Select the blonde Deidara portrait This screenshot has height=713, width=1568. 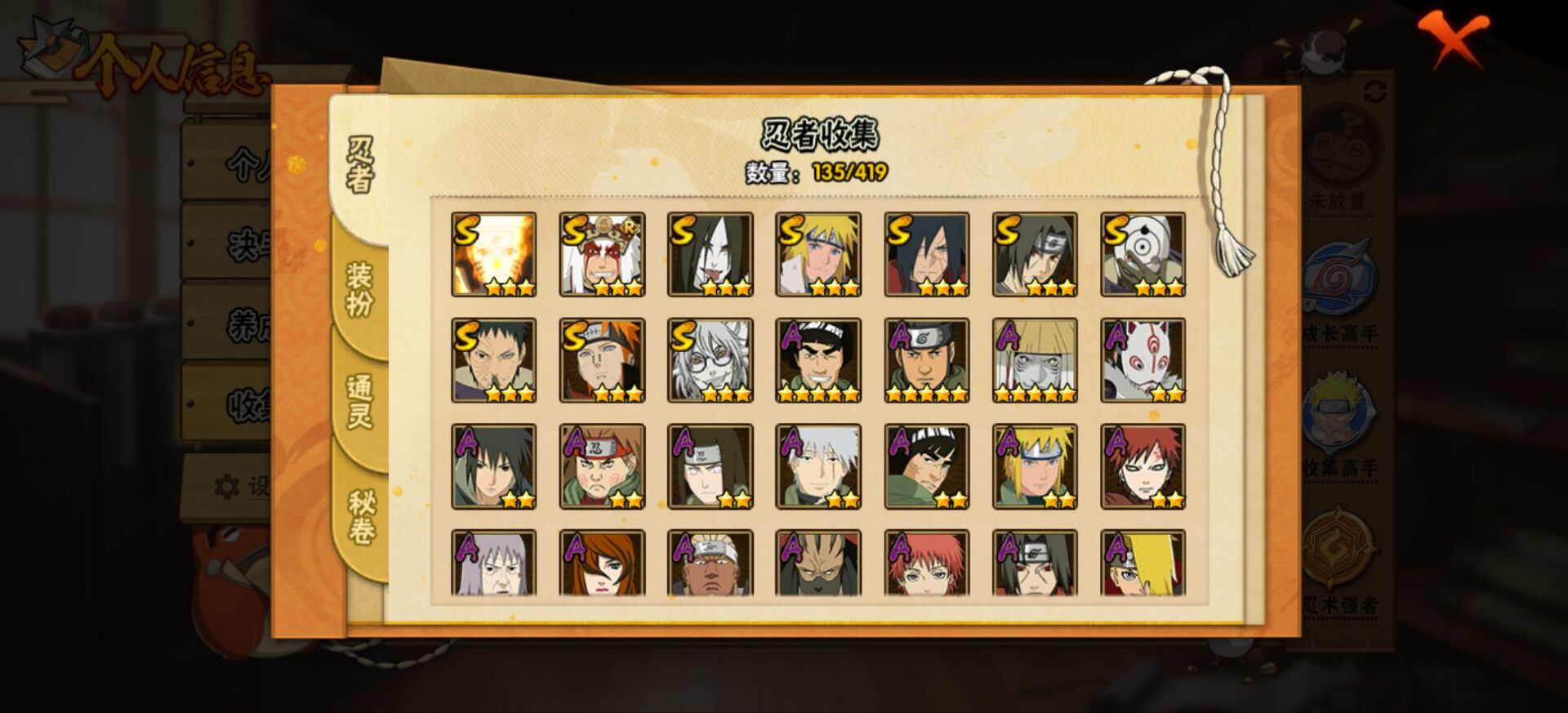(1143, 563)
